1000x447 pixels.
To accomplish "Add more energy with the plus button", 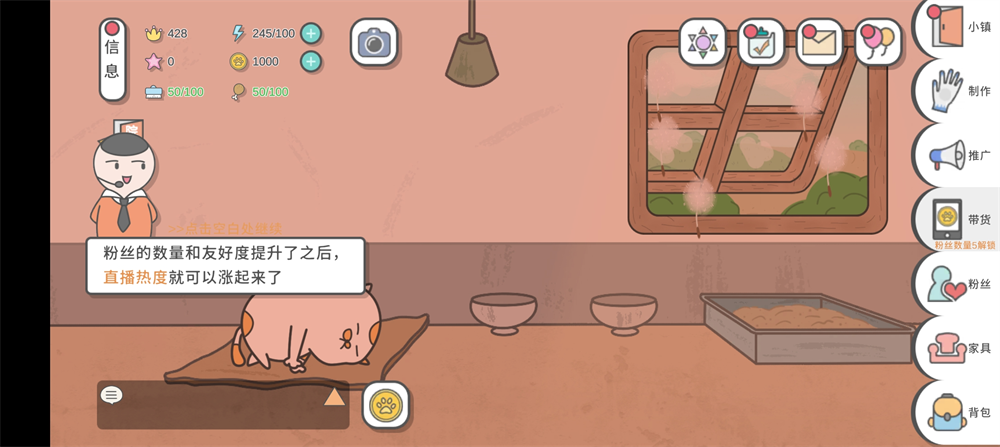I will click(x=311, y=33).
